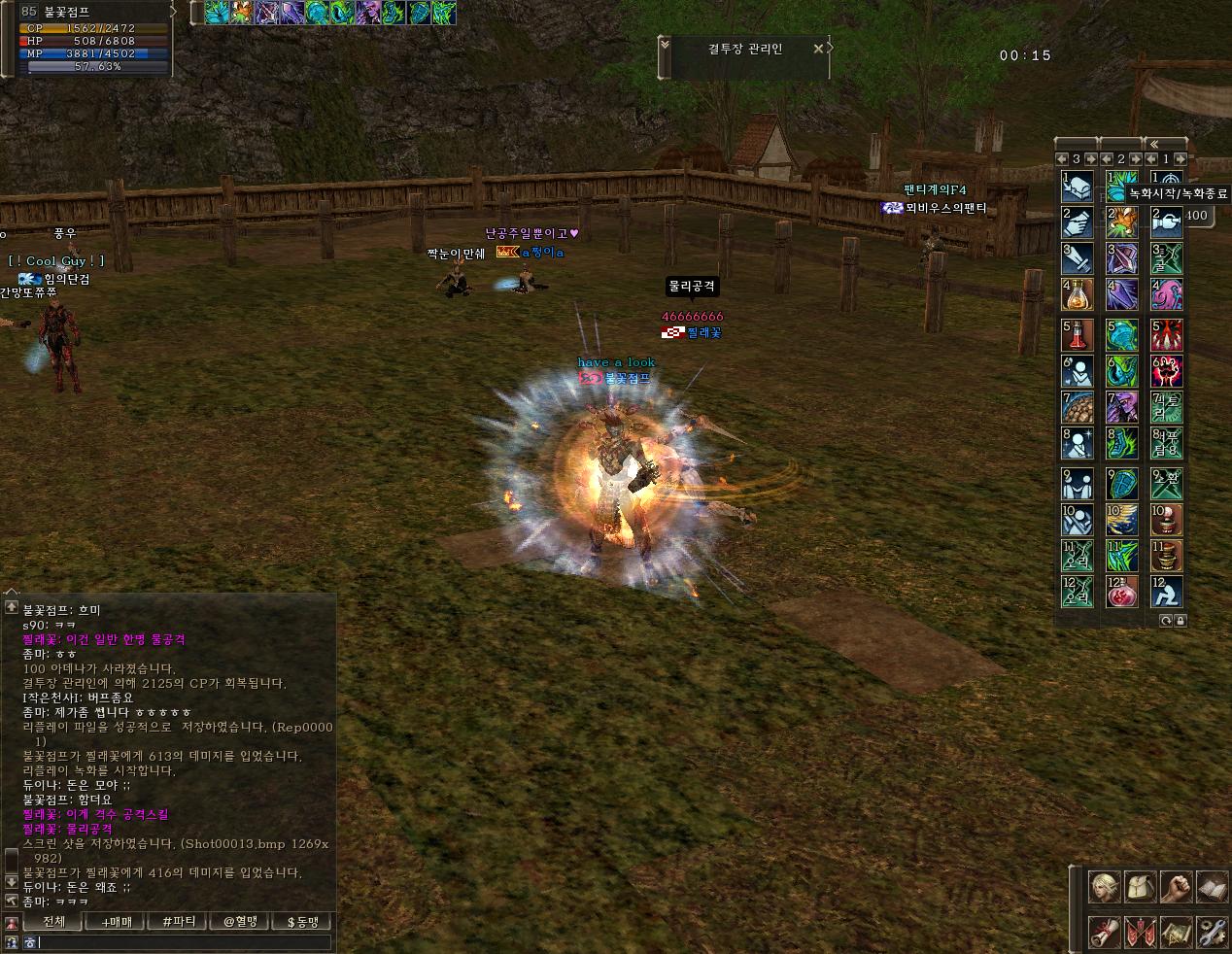Viewport: 1232px width, 954px height.
Task: Show the @혈맹 clan chat tab
Action: tap(240, 921)
